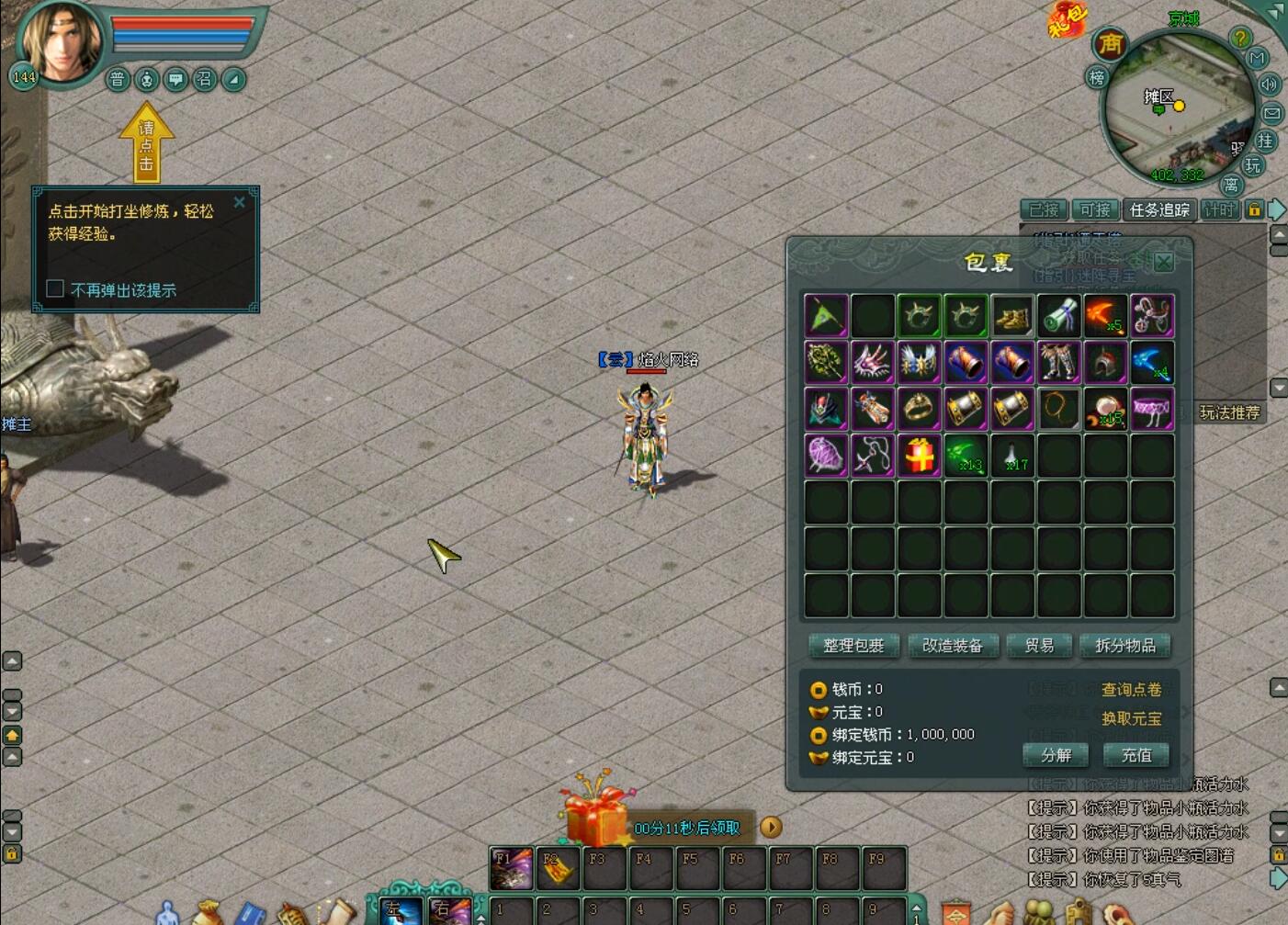Image resolution: width=1288 pixels, height=925 pixels.
Task: Click the 召 icon below the character portrait
Action: point(203,79)
